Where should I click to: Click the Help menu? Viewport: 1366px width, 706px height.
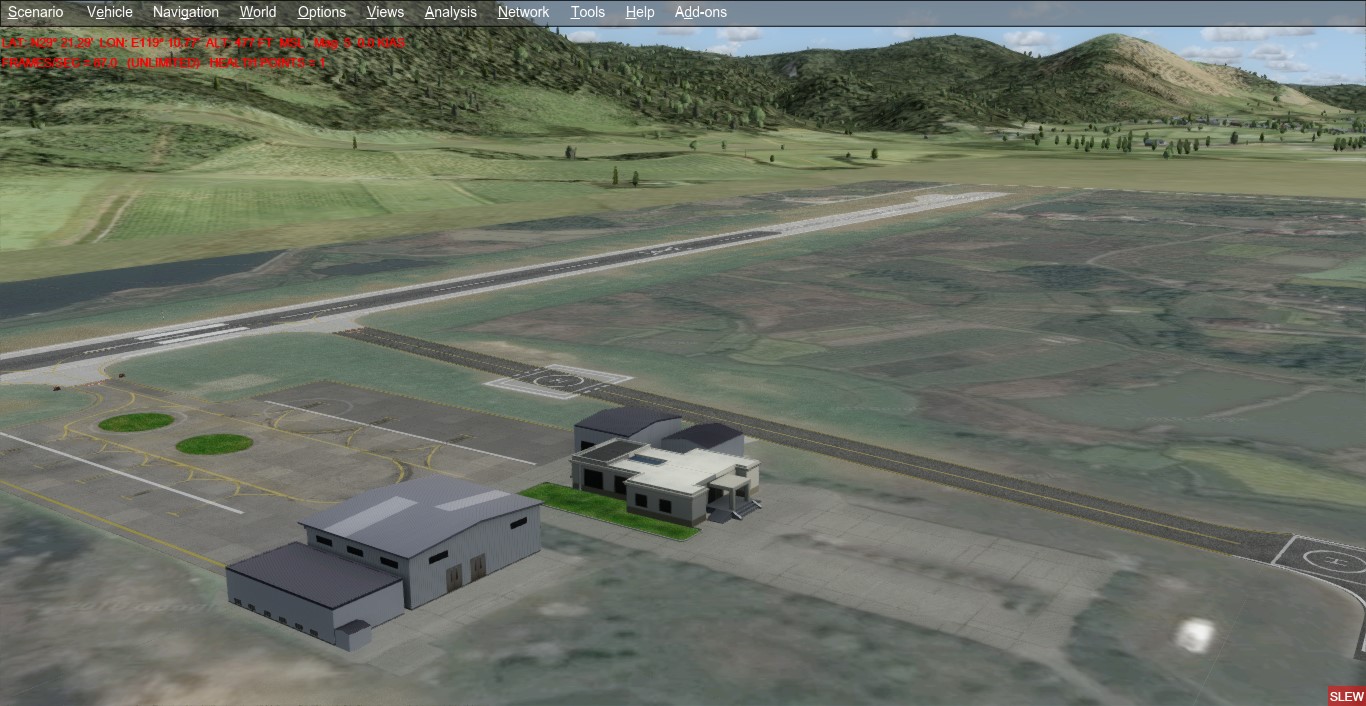point(640,12)
